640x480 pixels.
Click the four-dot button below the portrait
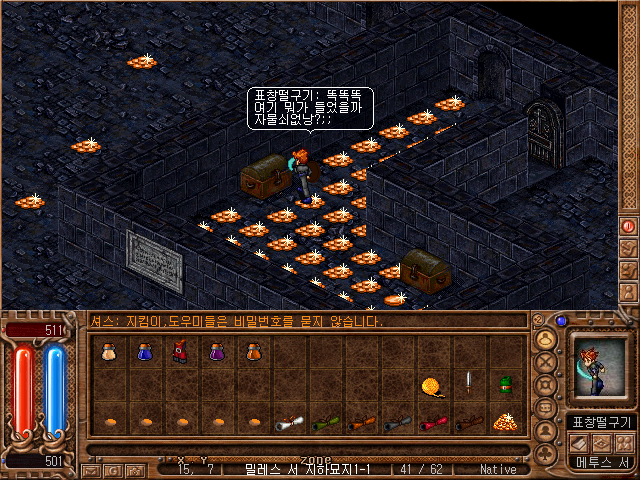625,442
